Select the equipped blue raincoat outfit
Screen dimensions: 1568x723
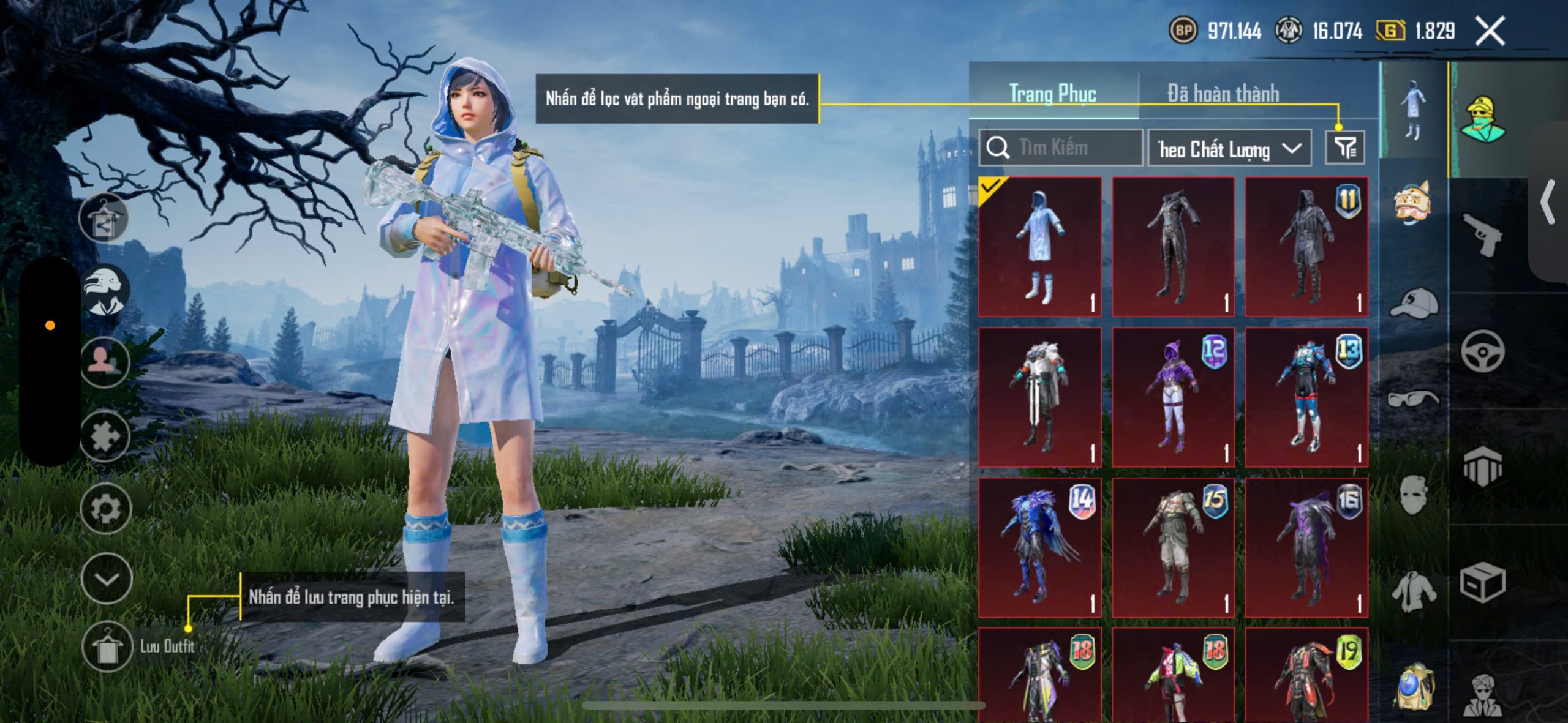1039,247
